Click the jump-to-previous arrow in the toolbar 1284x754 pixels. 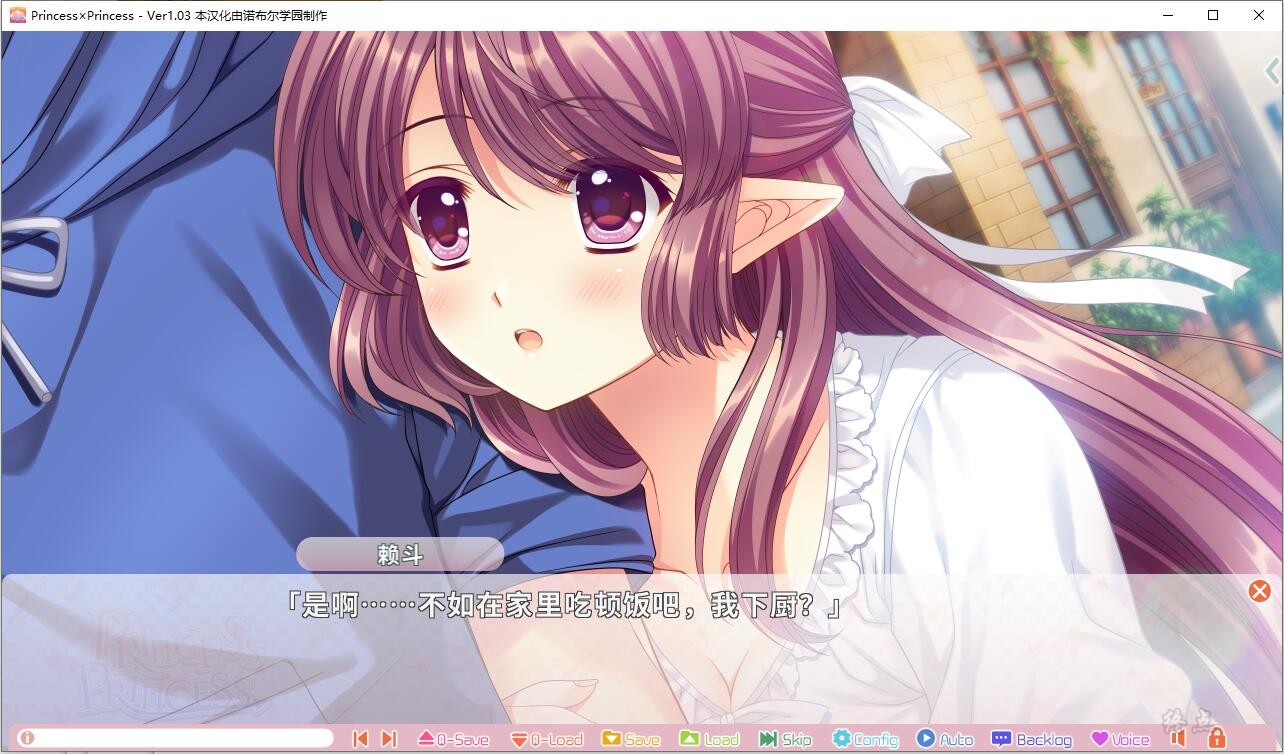point(360,738)
